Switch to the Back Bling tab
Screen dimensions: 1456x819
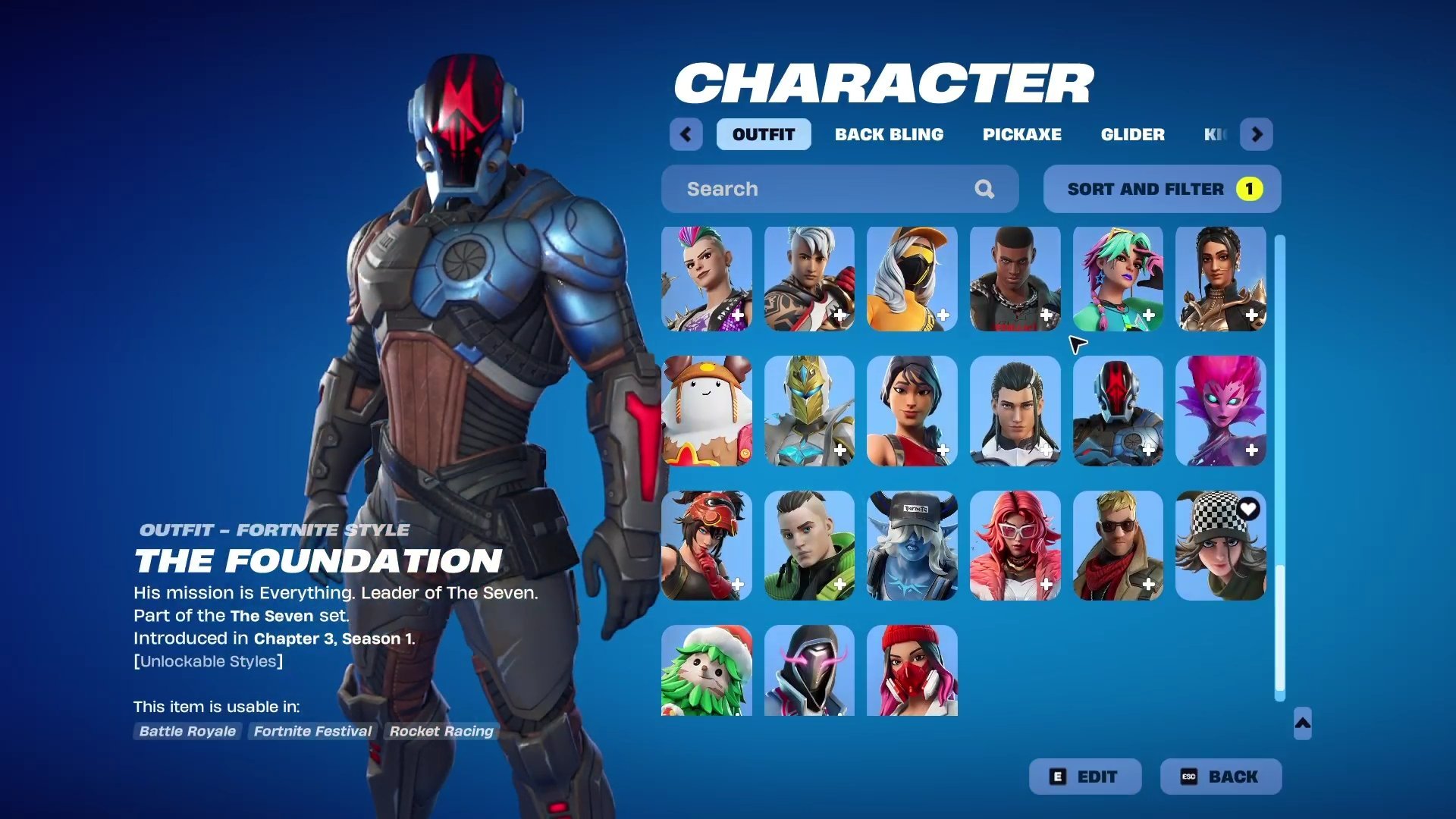point(890,134)
